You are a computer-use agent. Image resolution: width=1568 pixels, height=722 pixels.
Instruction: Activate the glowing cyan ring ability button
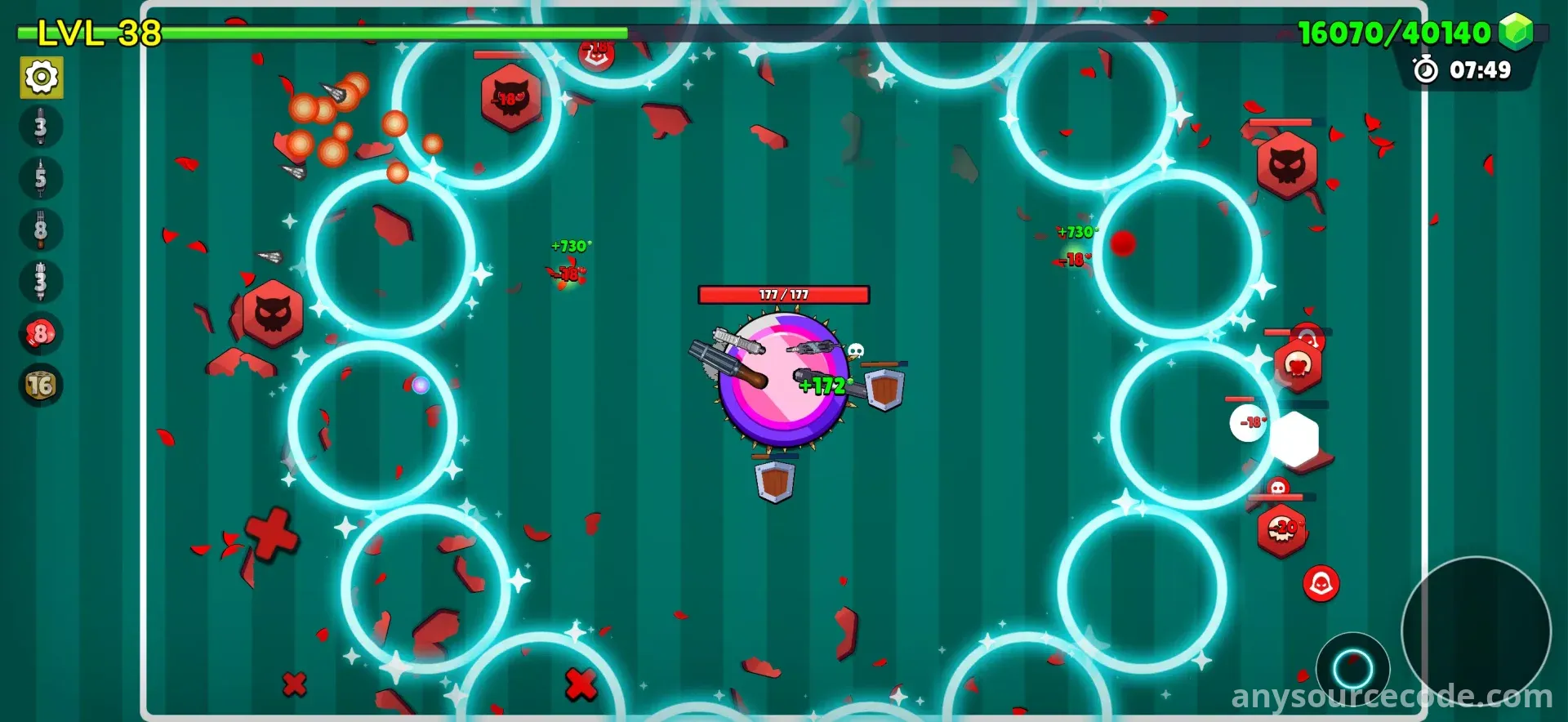(1352, 670)
